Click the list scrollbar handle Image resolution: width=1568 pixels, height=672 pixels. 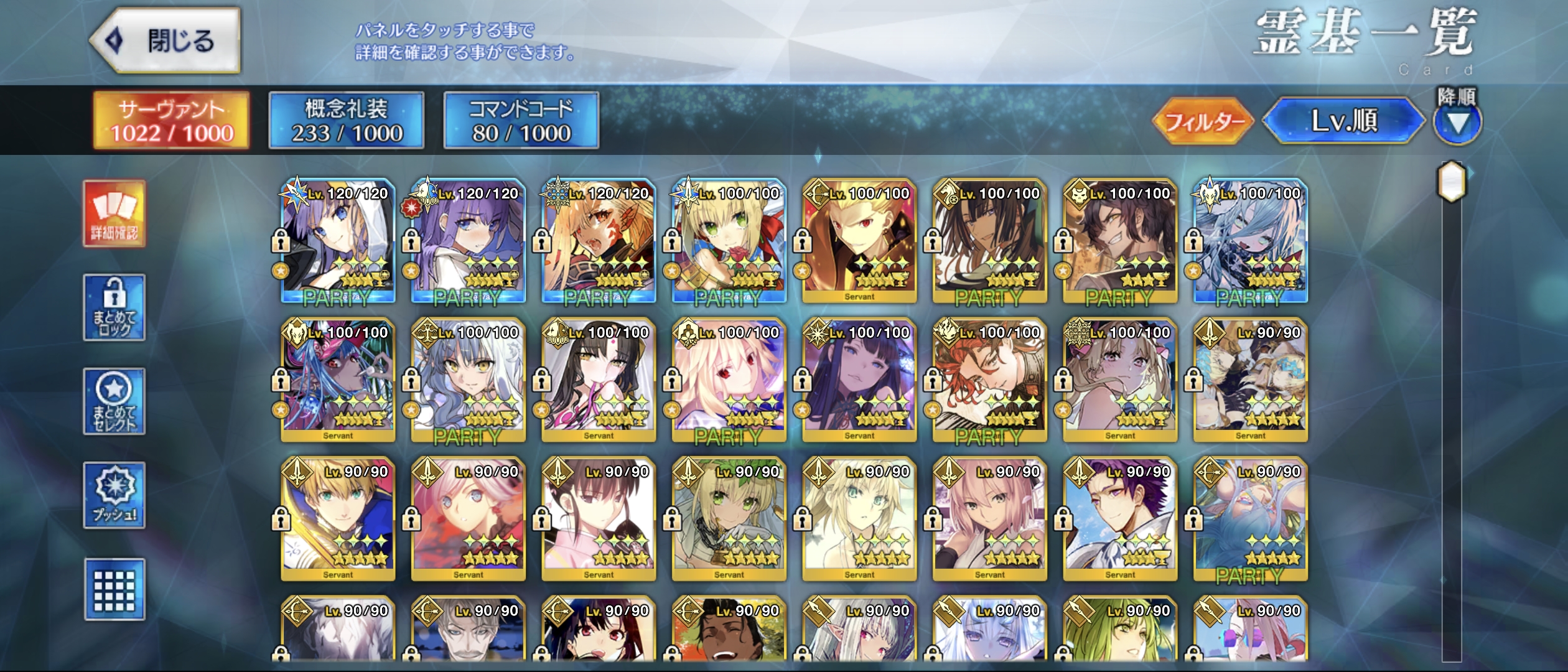[1451, 182]
